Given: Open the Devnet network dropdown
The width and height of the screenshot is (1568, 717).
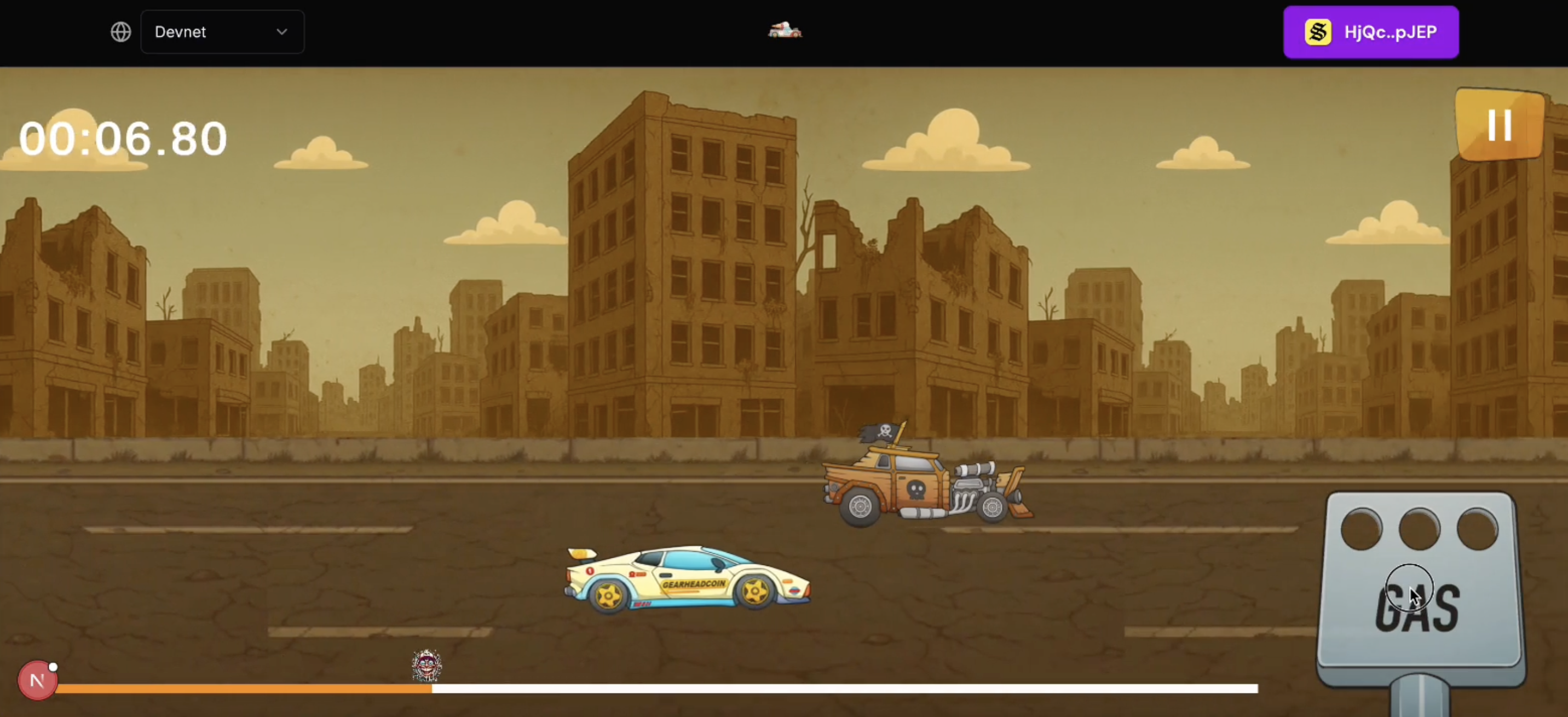Looking at the screenshot, I should [222, 32].
